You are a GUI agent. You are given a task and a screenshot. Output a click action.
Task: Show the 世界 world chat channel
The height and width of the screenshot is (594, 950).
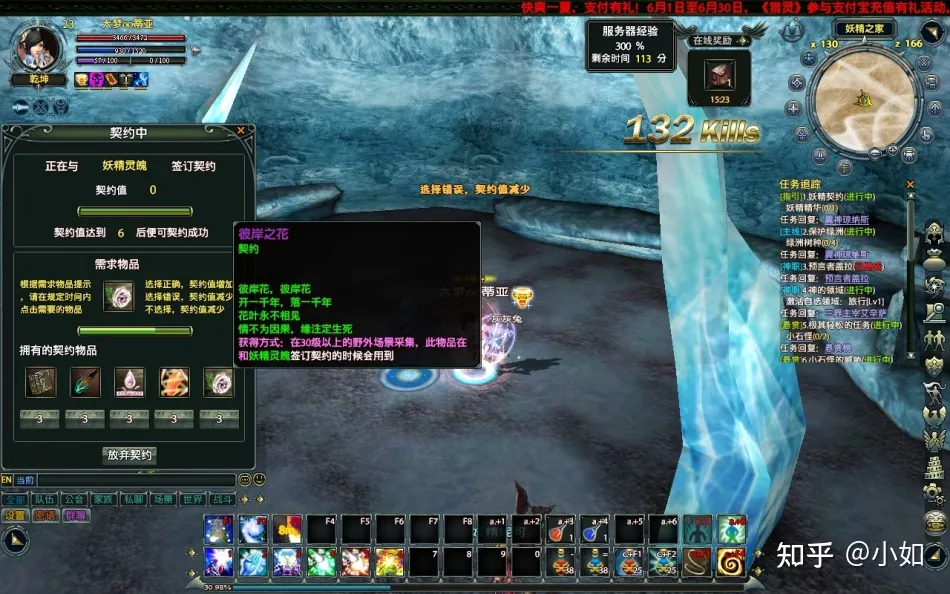pyautogui.click(x=193, y=499)
